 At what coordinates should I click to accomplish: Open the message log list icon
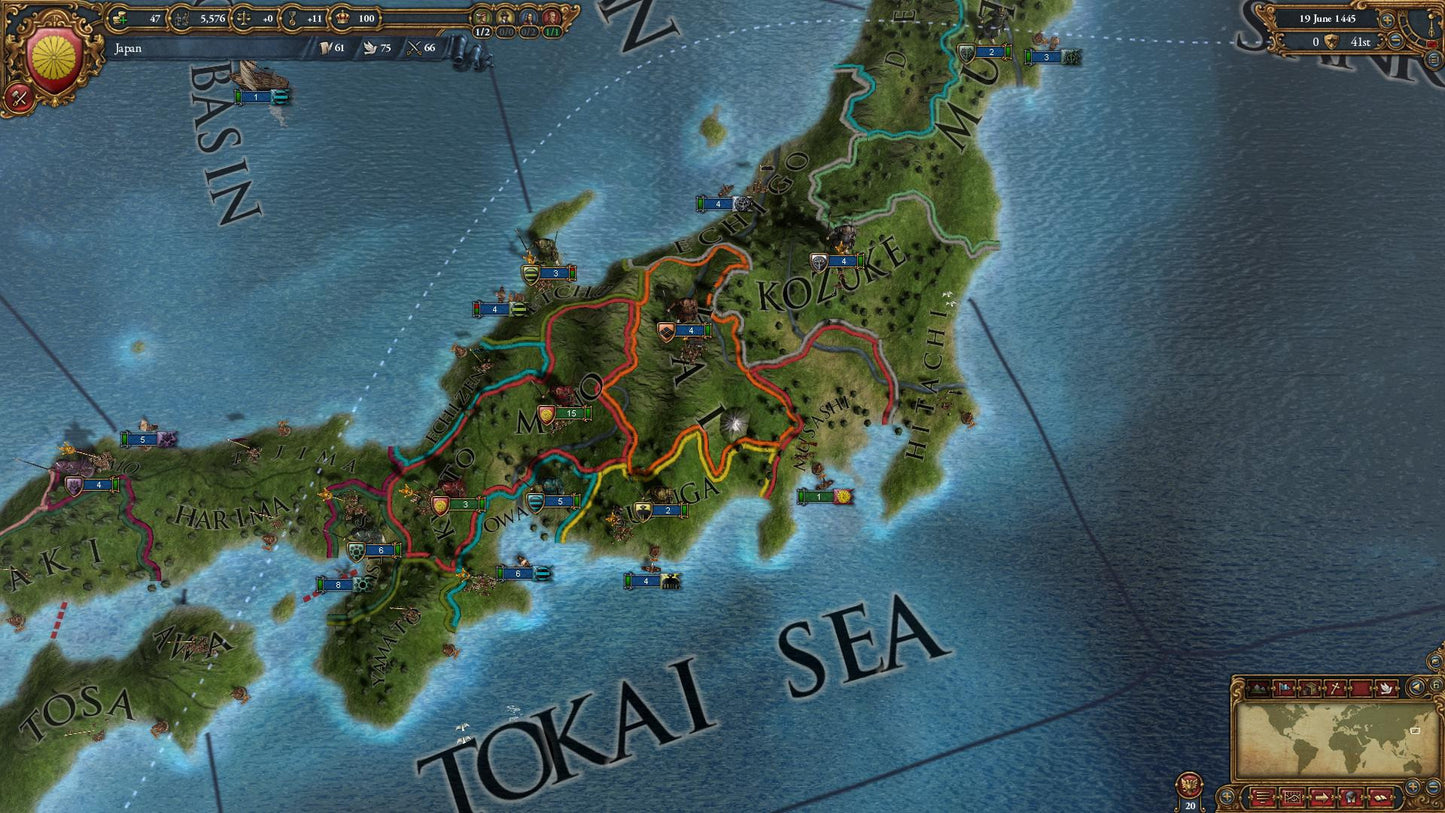pos(1263,798)
